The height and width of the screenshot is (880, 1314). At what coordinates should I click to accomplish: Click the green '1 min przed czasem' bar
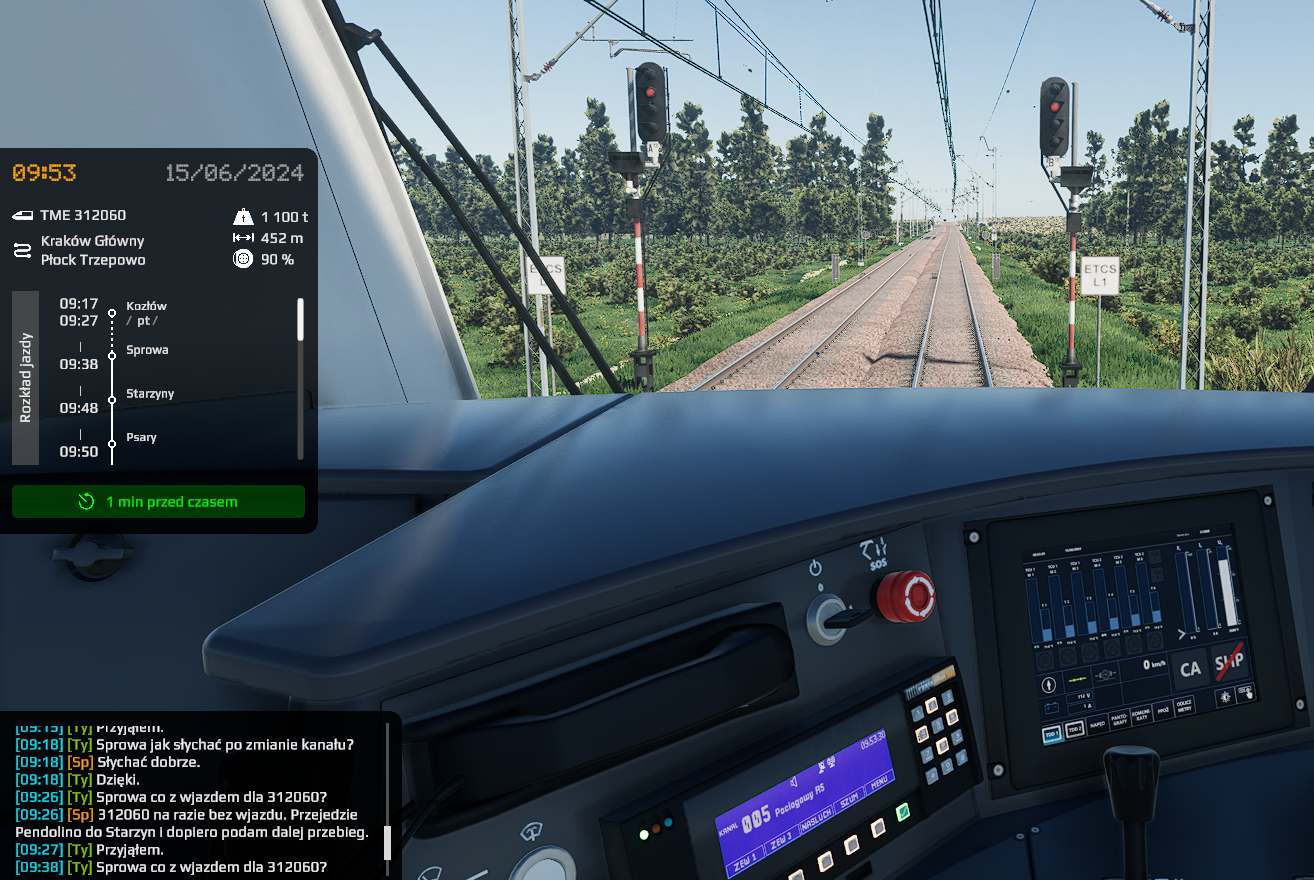click(158, 502)
